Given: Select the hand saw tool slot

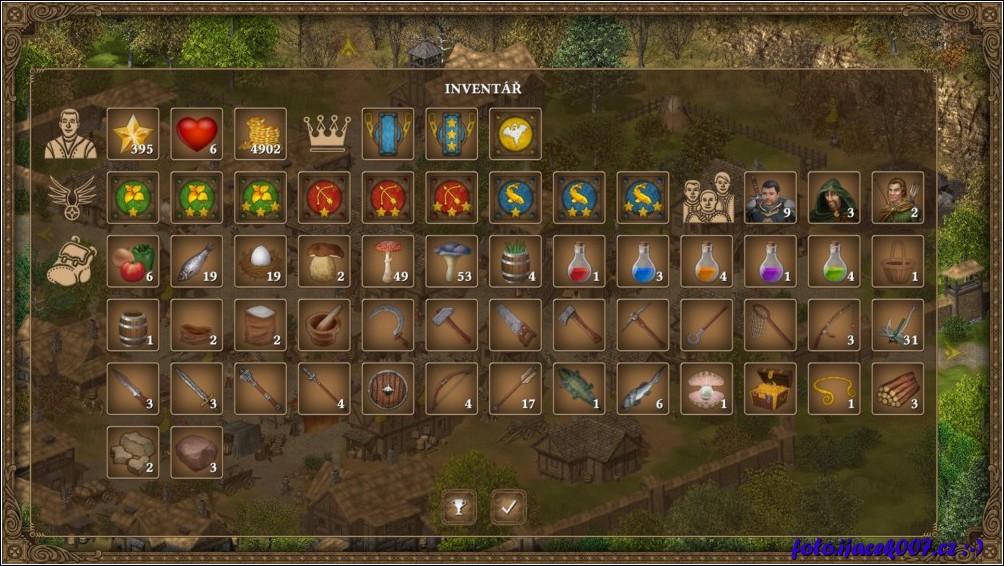Looking at the screenshot, I should click(516, 325).
